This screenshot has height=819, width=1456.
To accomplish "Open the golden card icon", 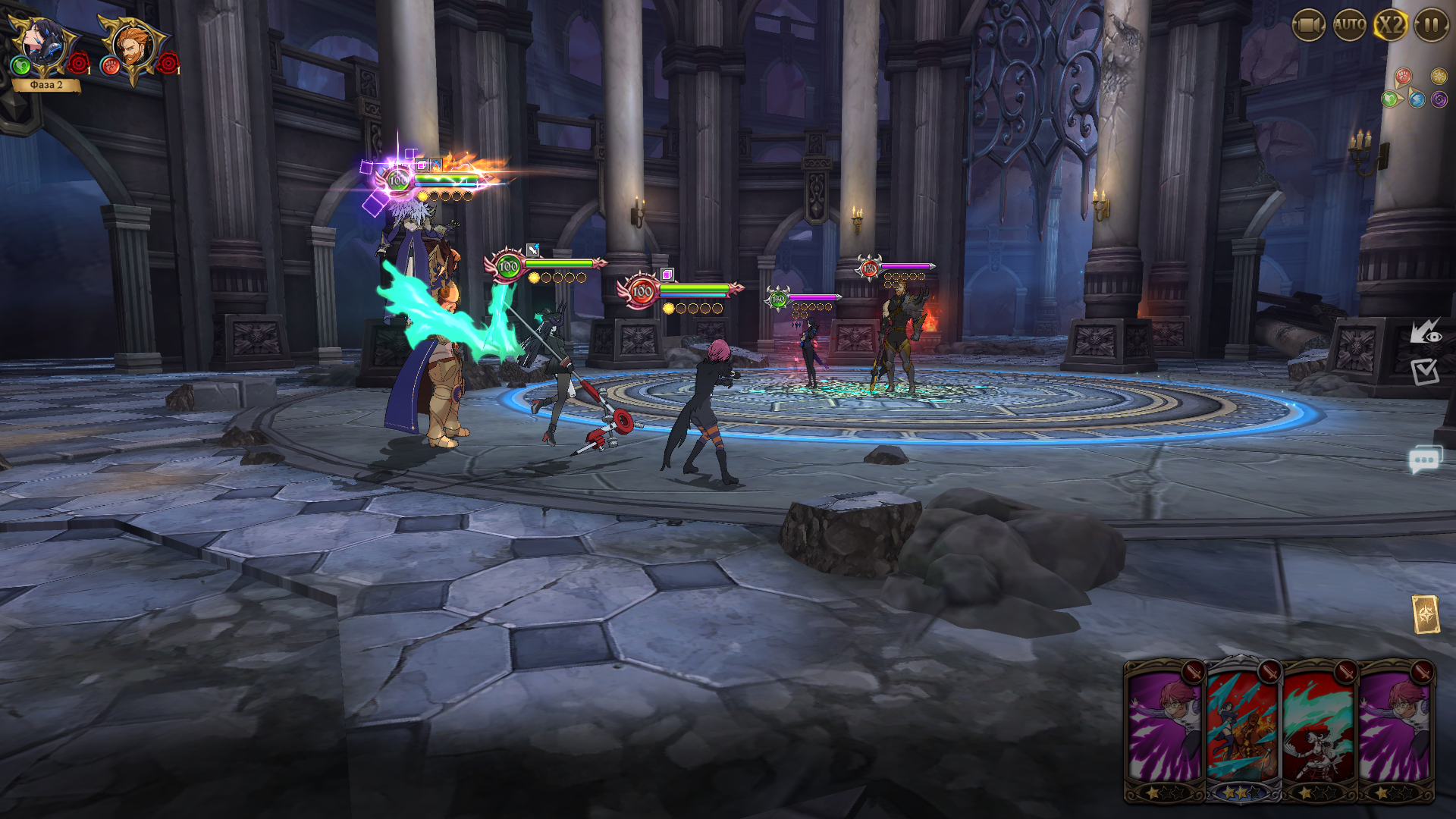I will click(x=1425, y=614).
